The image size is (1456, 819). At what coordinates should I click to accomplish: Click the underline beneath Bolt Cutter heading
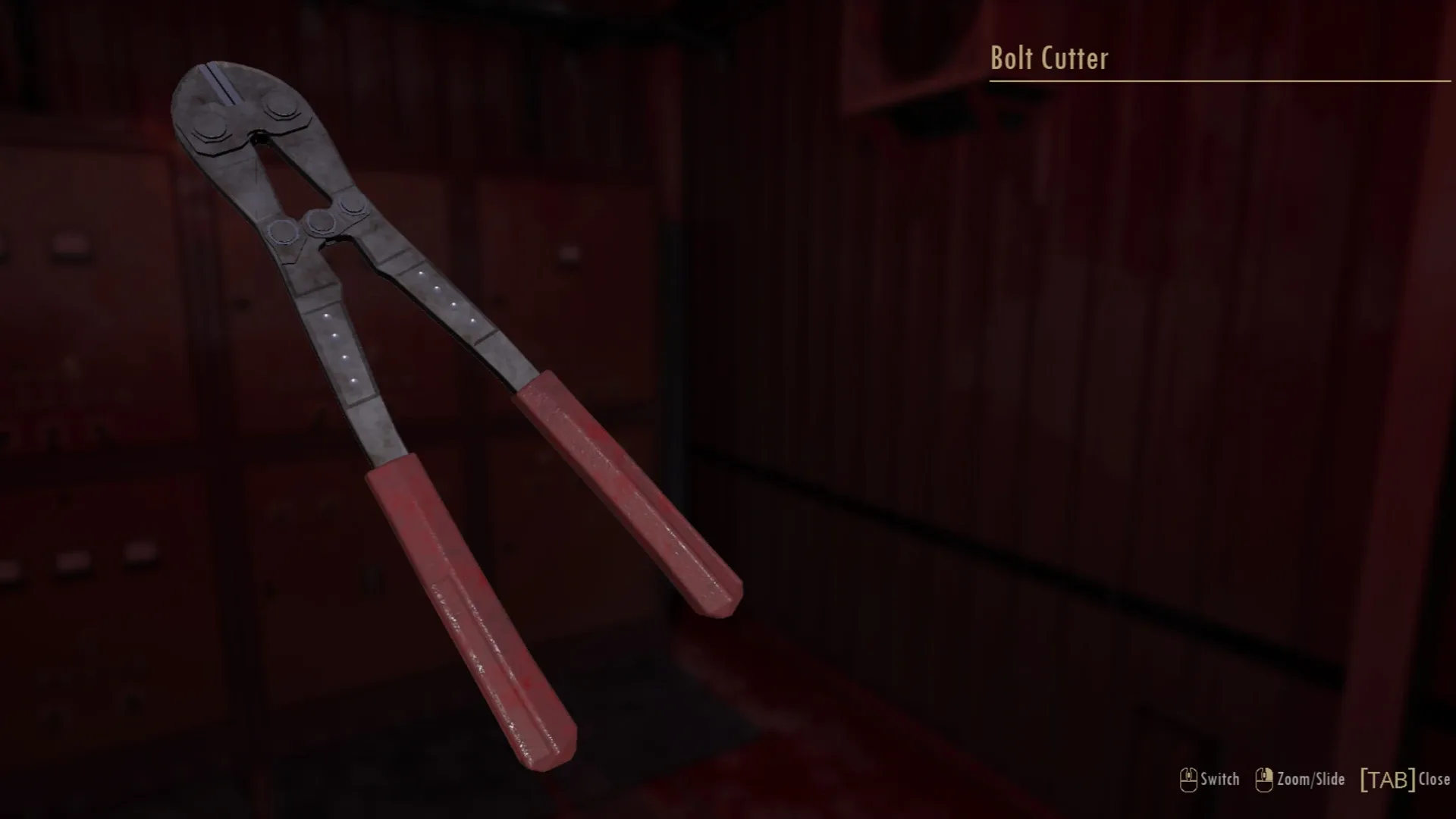tap(1213, 79)
